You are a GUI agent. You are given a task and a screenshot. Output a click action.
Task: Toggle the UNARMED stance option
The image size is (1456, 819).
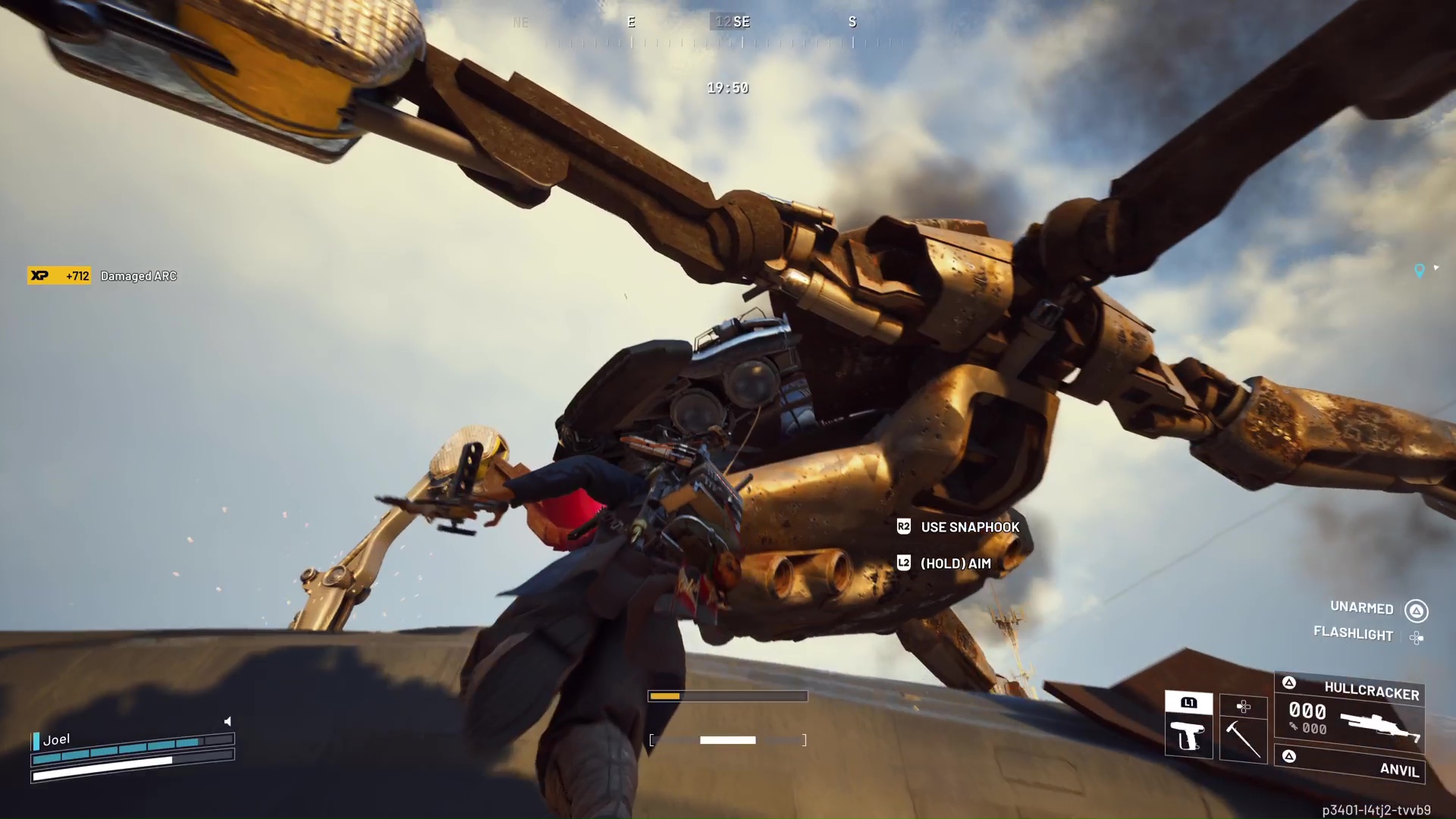(x=1361, y=608)
